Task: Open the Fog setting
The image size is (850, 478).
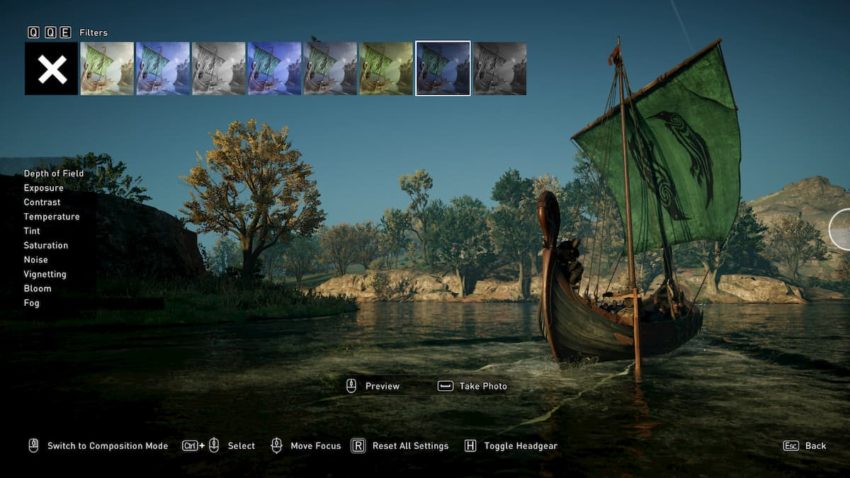Action: click(x=32, y=303)
